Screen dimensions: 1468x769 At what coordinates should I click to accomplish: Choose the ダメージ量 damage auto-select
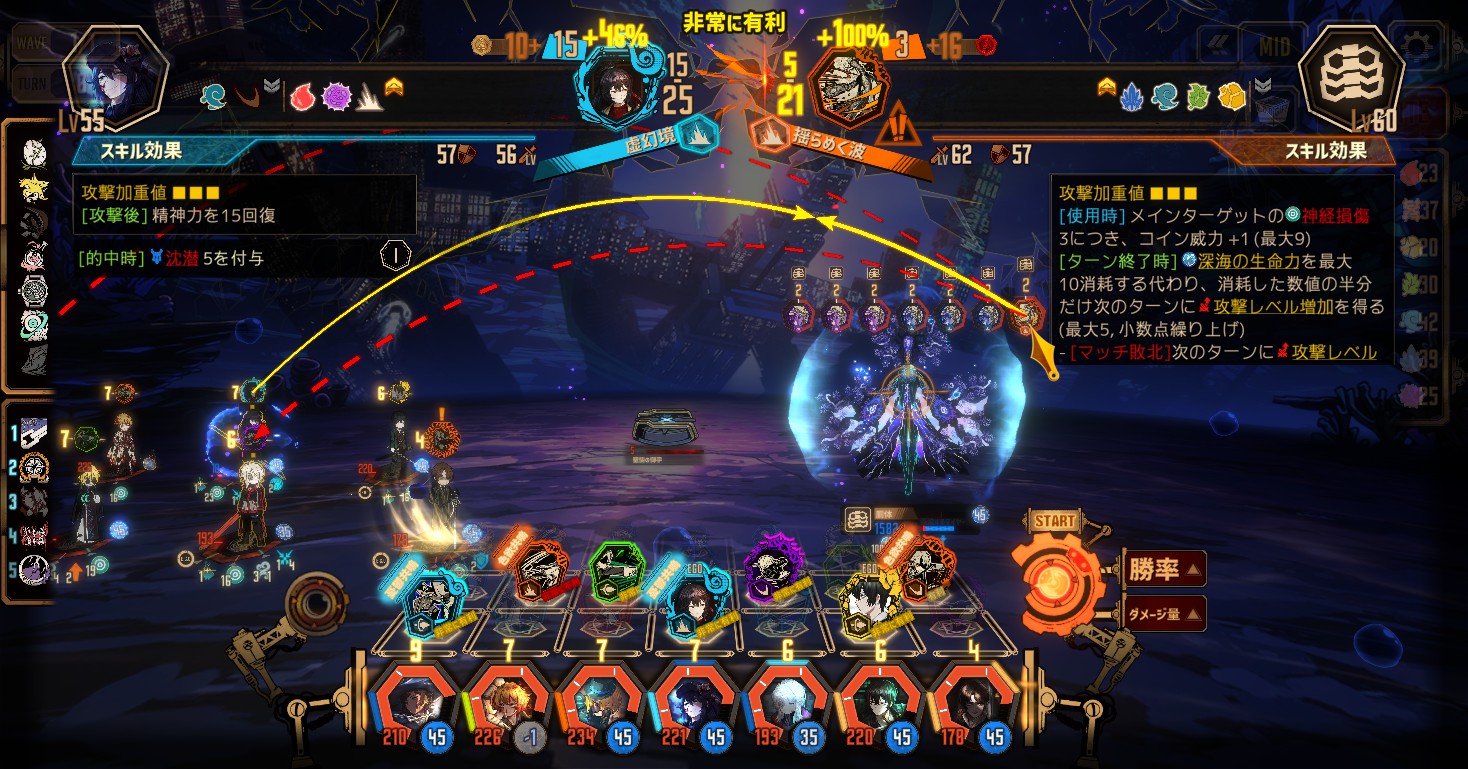point(1164,613)
